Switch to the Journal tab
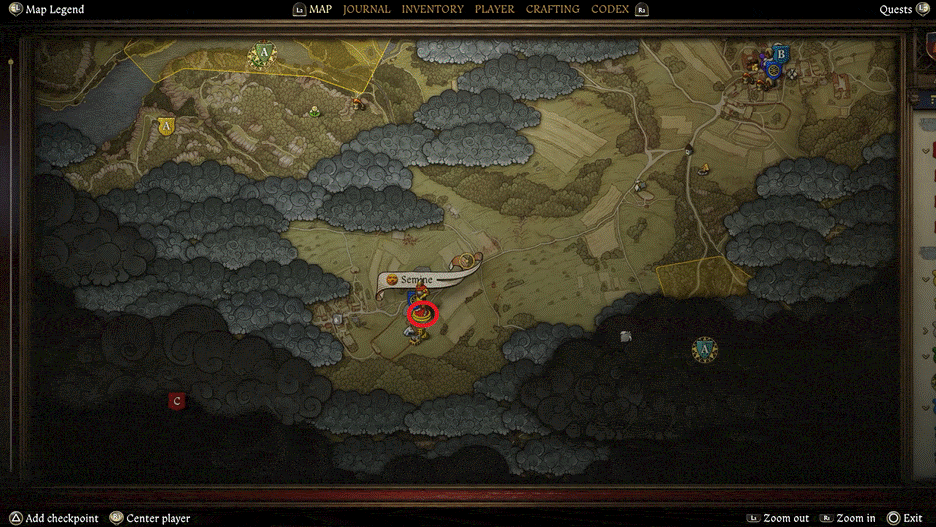The width and height of the screenshot is (936, 527). coord(366,9)
